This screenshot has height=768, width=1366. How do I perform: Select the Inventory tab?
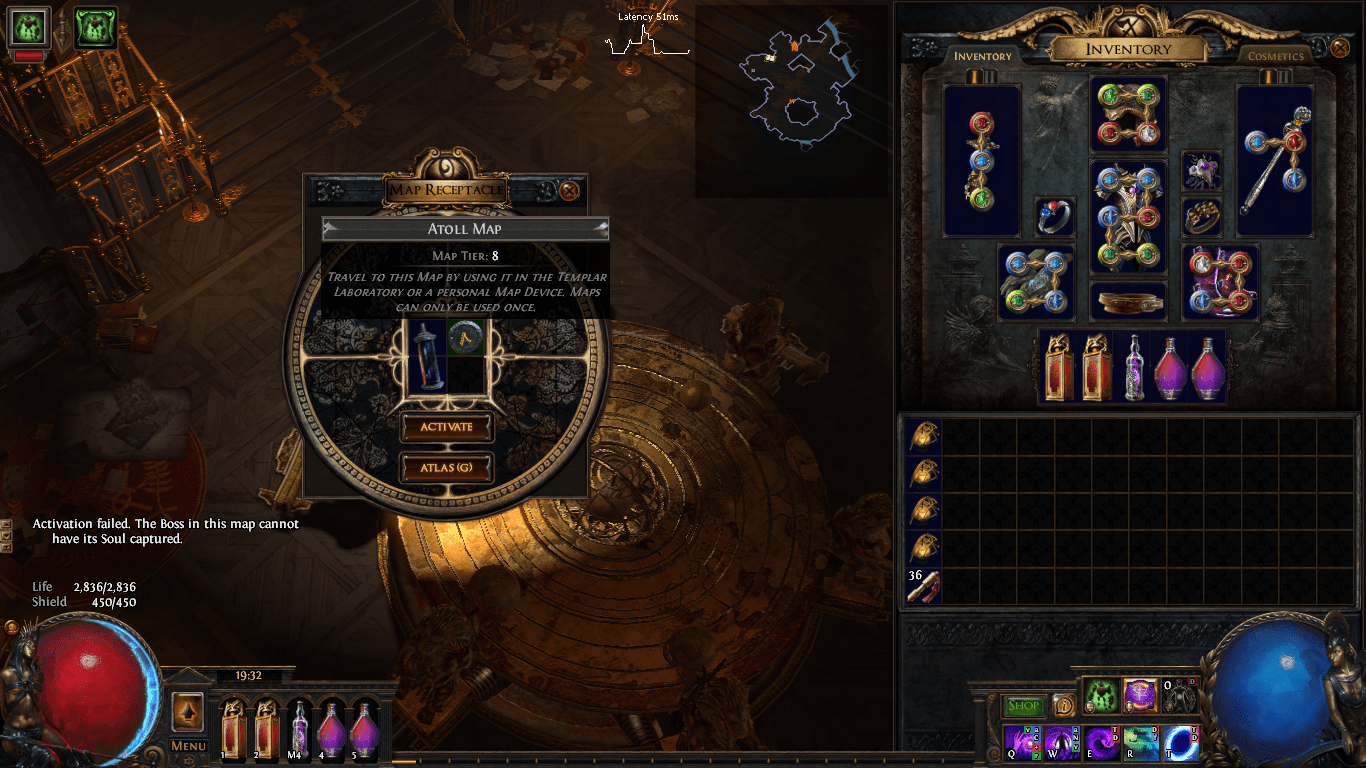click(984, 57)
